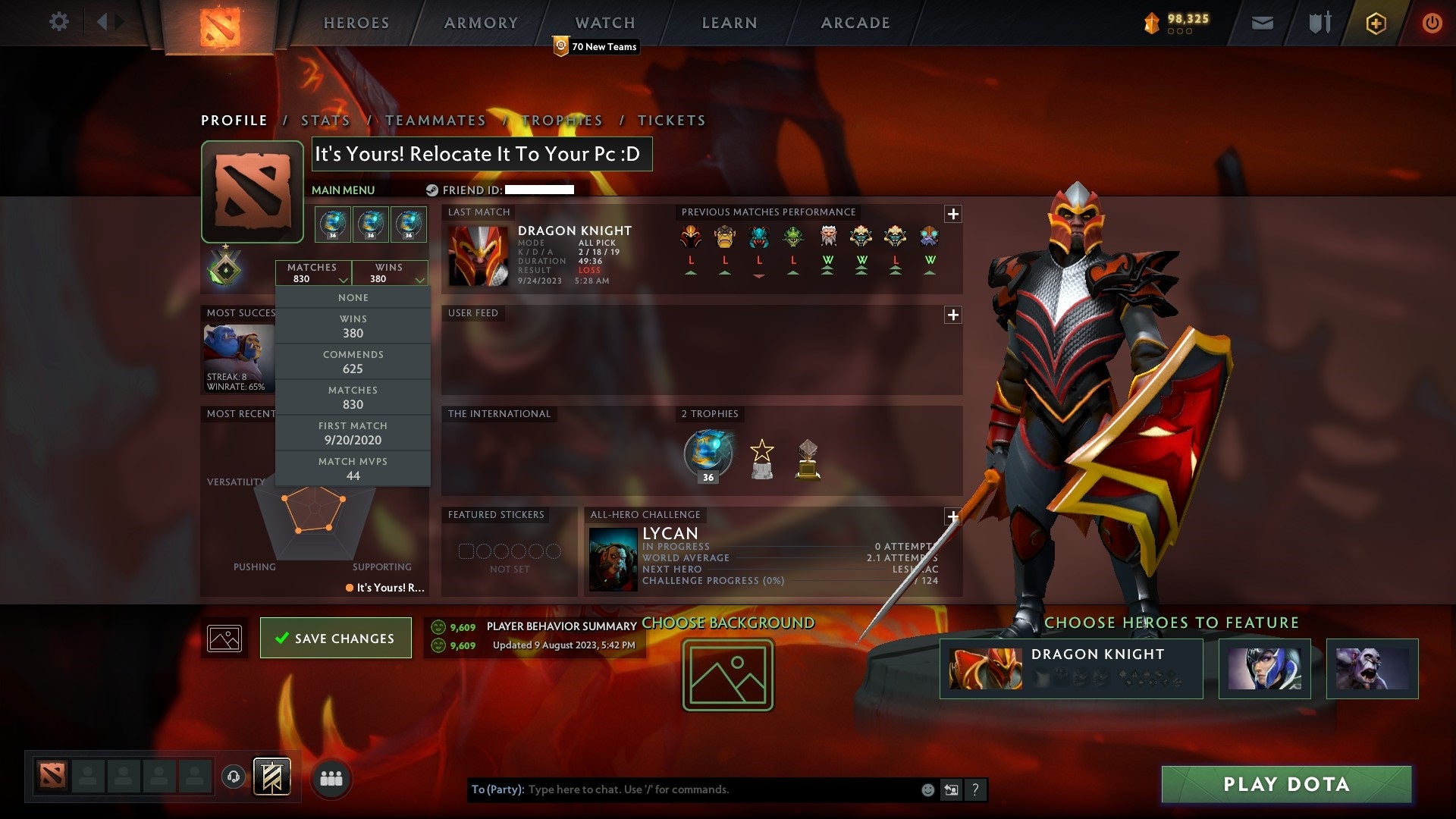Open the Trophies tab

tap(563, 120)
